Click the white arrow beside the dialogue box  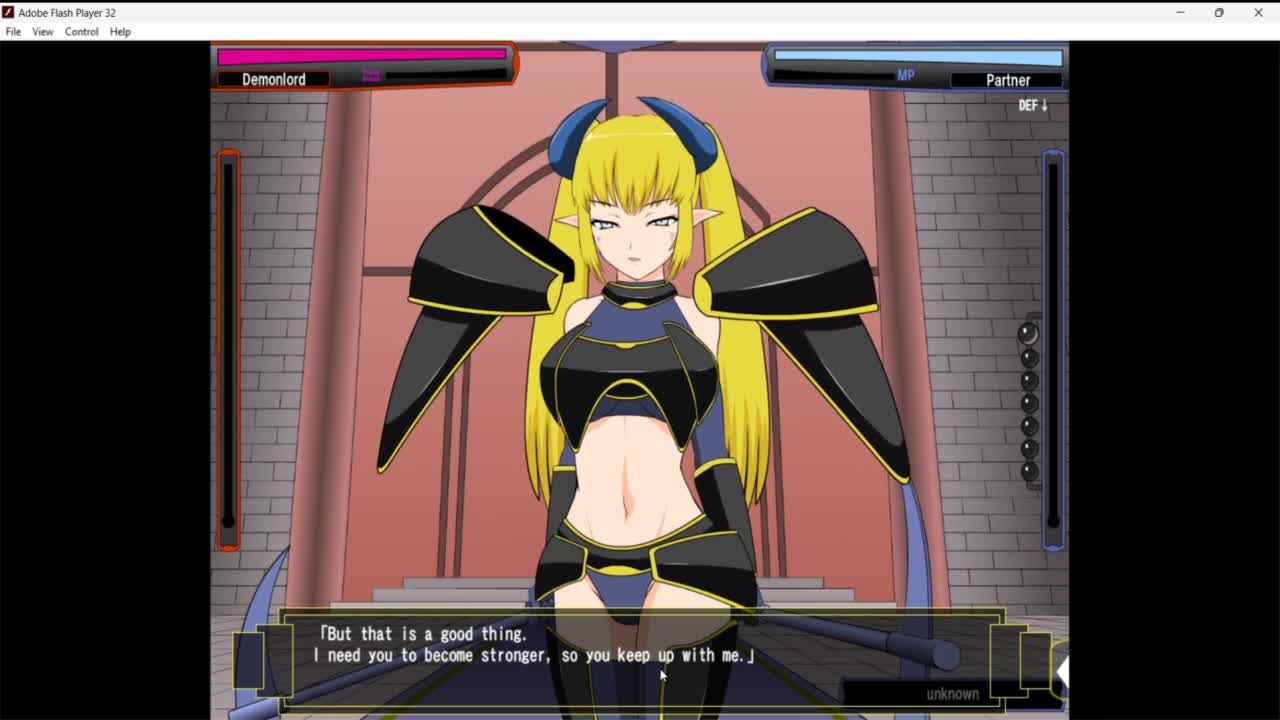[x=1061, y=672]
